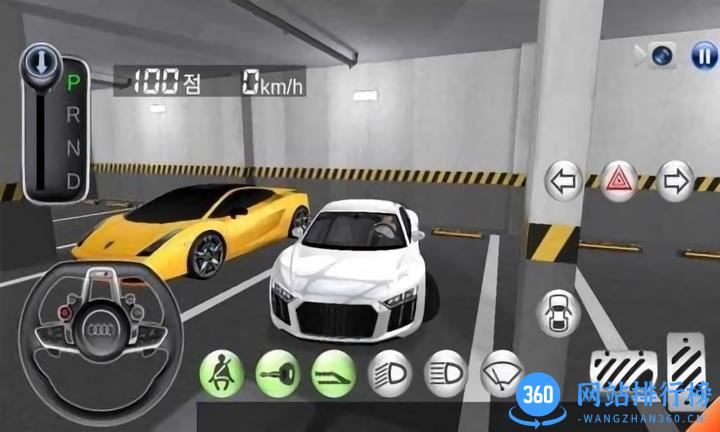Switch the view with the camera button
The height and width of the screenshot is (432, 720).
(662, 55)
